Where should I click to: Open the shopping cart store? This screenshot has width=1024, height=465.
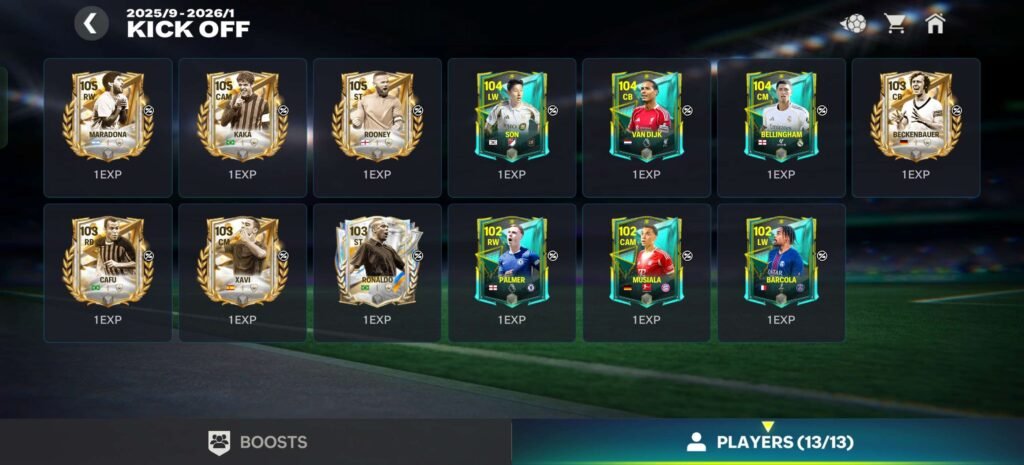(895, 23)
